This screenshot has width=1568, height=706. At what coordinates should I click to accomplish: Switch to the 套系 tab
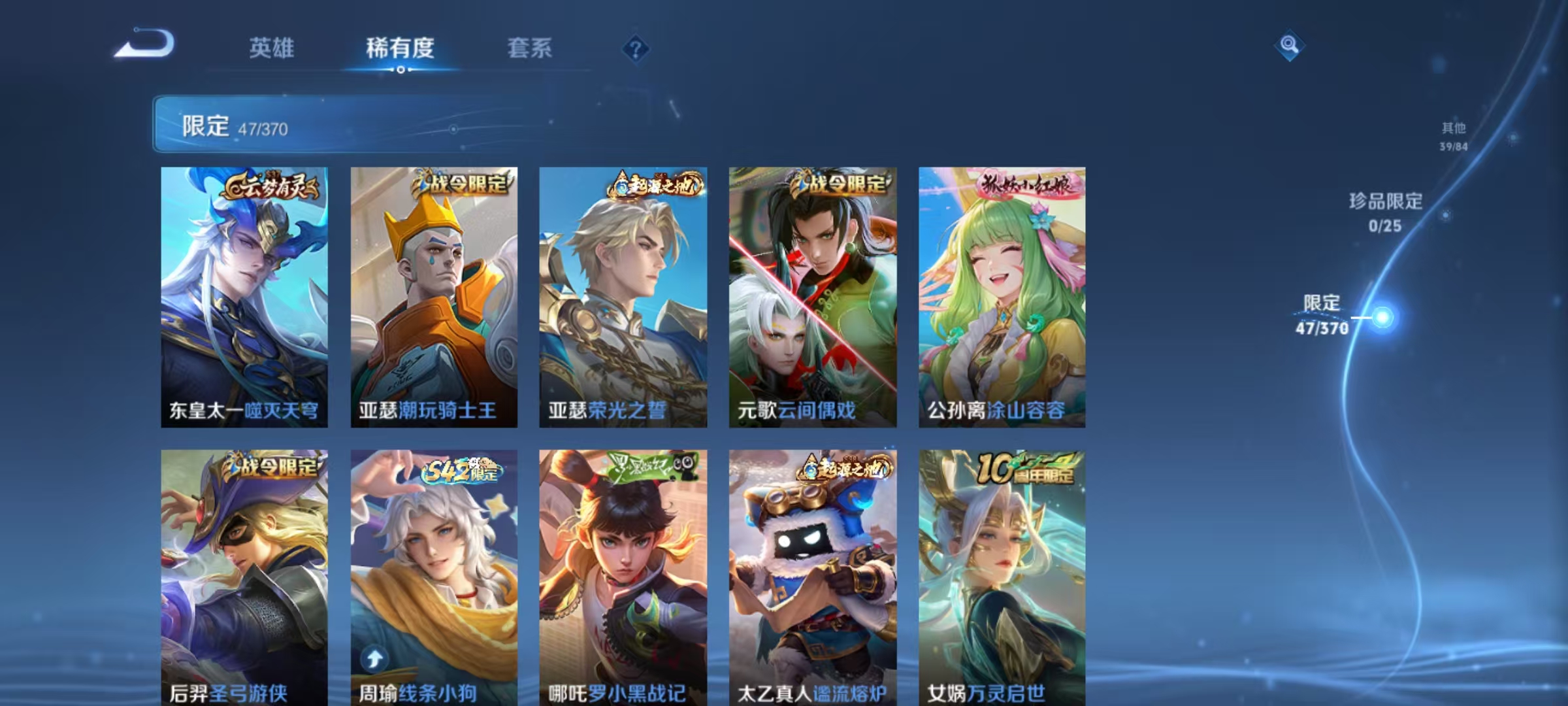pos(531,48)
